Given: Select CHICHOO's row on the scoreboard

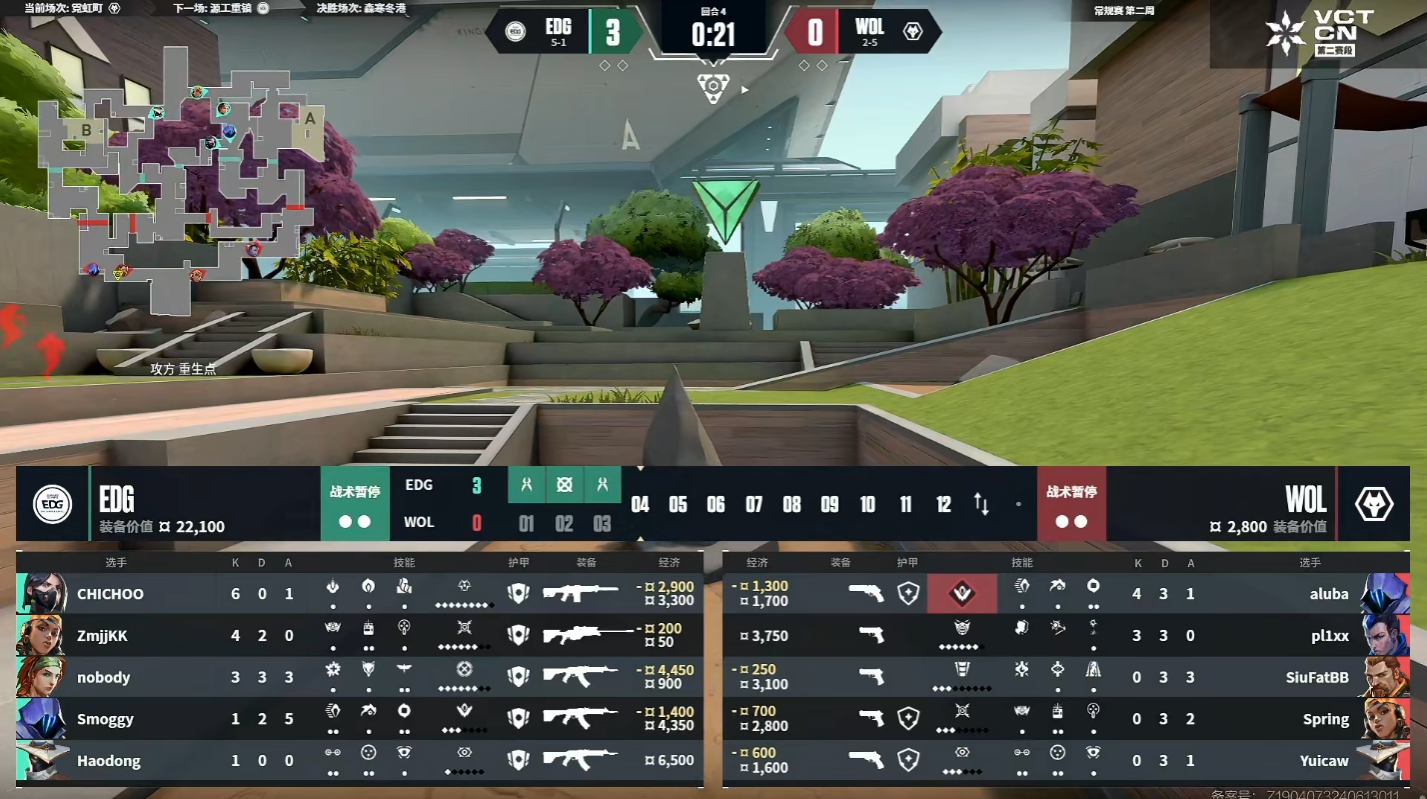Looking at the screenshot, I should pyautogui.click(x=360, y=593).
